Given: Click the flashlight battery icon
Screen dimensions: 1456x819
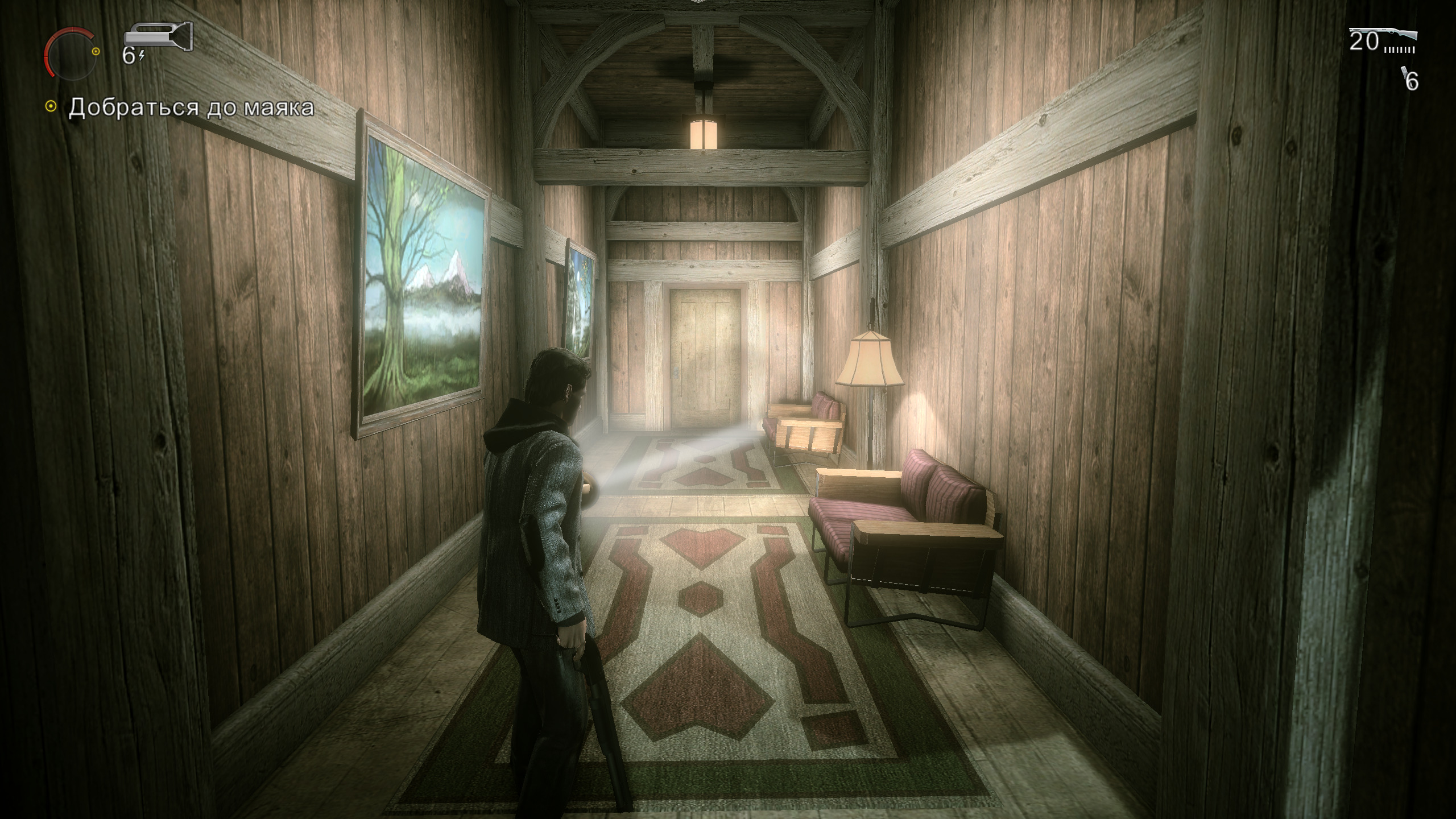Looking at the screenshot, I should tap(159, 36).
